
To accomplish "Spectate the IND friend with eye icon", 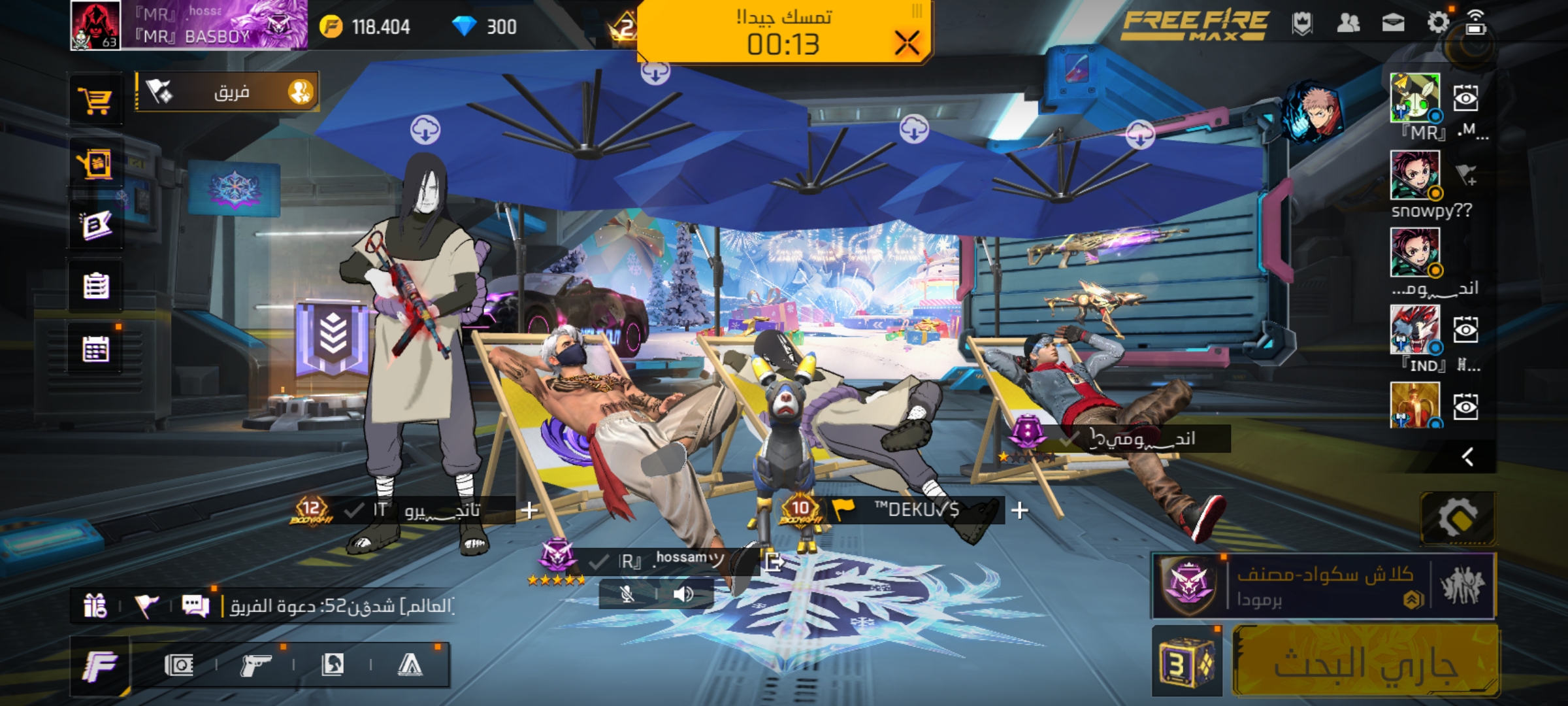I will point(1465,329).
